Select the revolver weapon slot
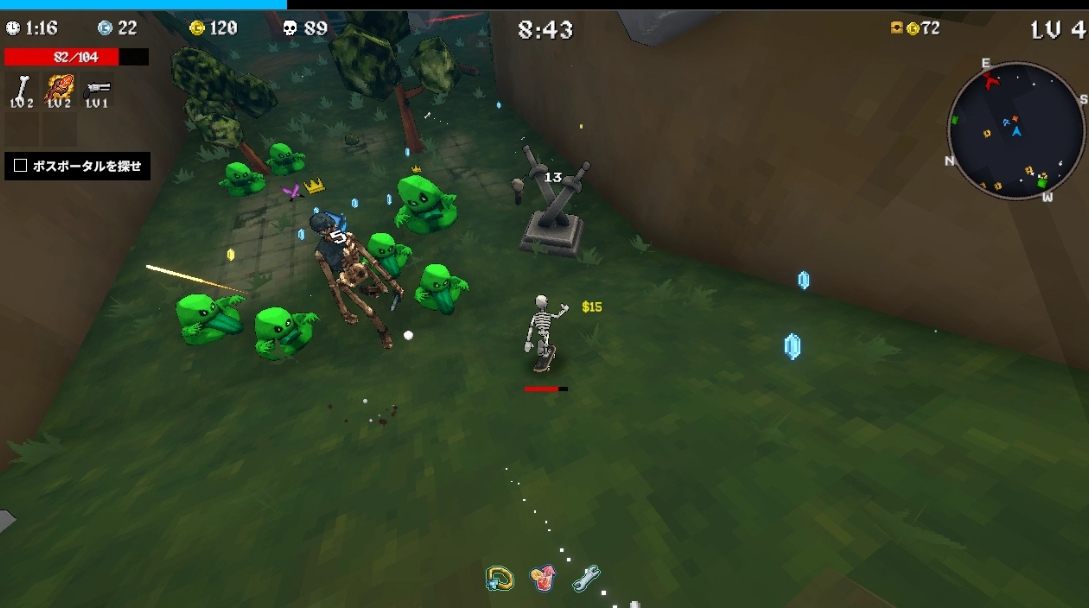Screen dimensions: 1089x608 point(97,87)
